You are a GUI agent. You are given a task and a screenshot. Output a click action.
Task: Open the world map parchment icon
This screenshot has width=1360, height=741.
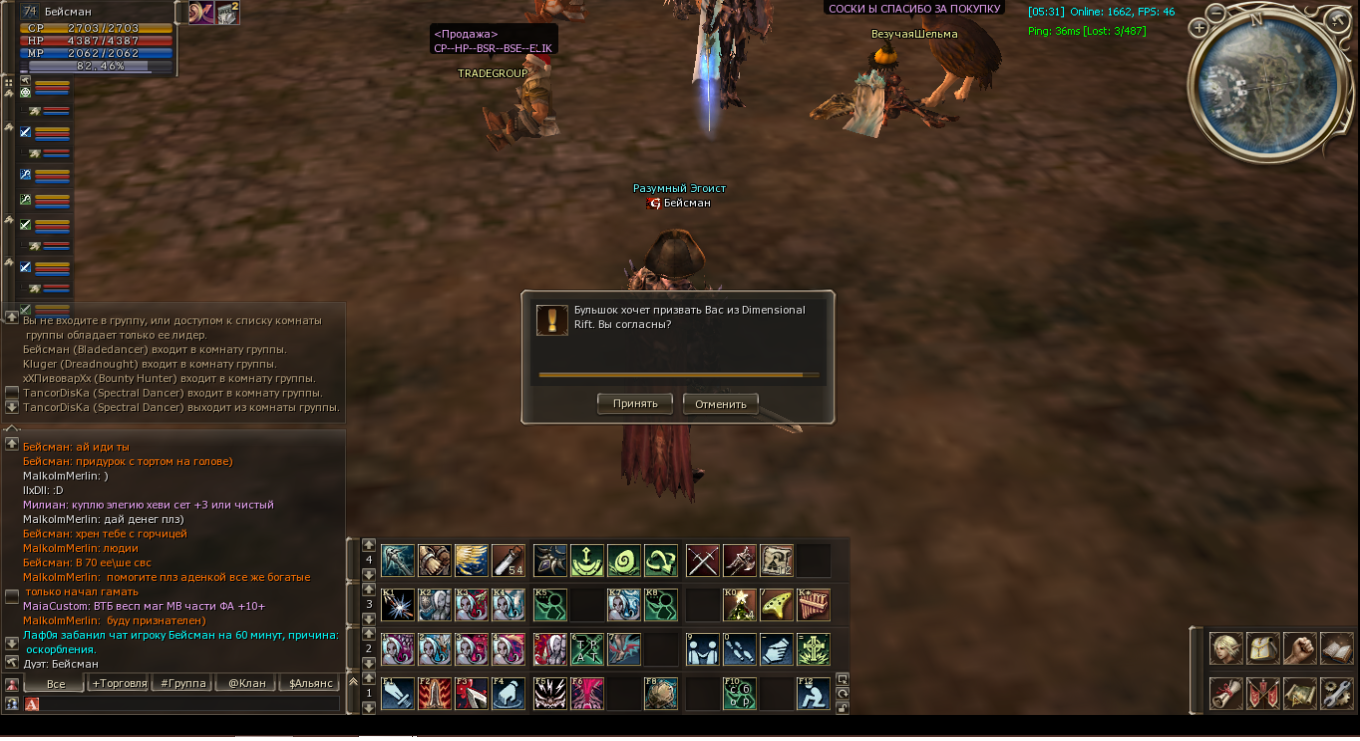(x=1300, y=693)
